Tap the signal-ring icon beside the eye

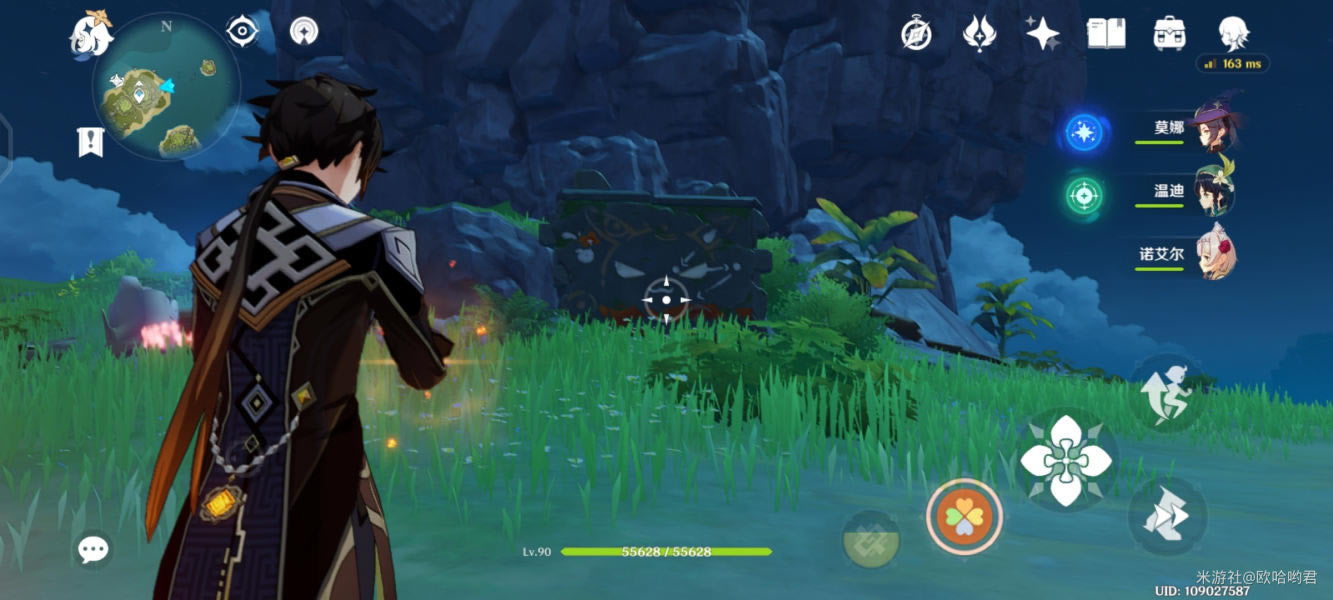pyautogui.click(x=303, y=31)
